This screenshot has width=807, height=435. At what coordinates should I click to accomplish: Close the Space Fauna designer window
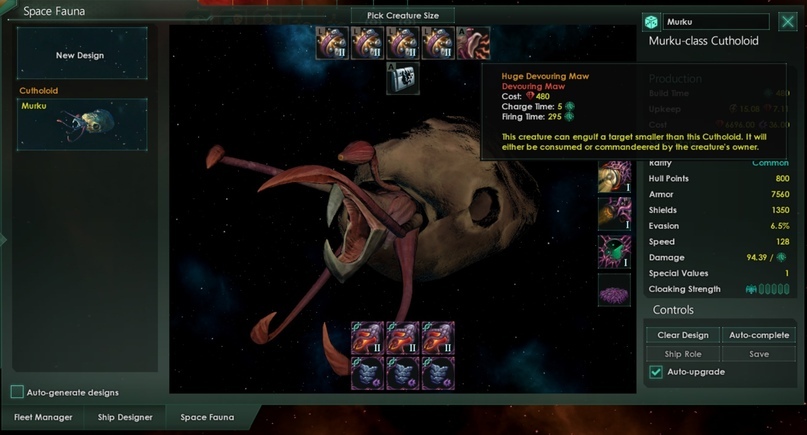[786, 22]
